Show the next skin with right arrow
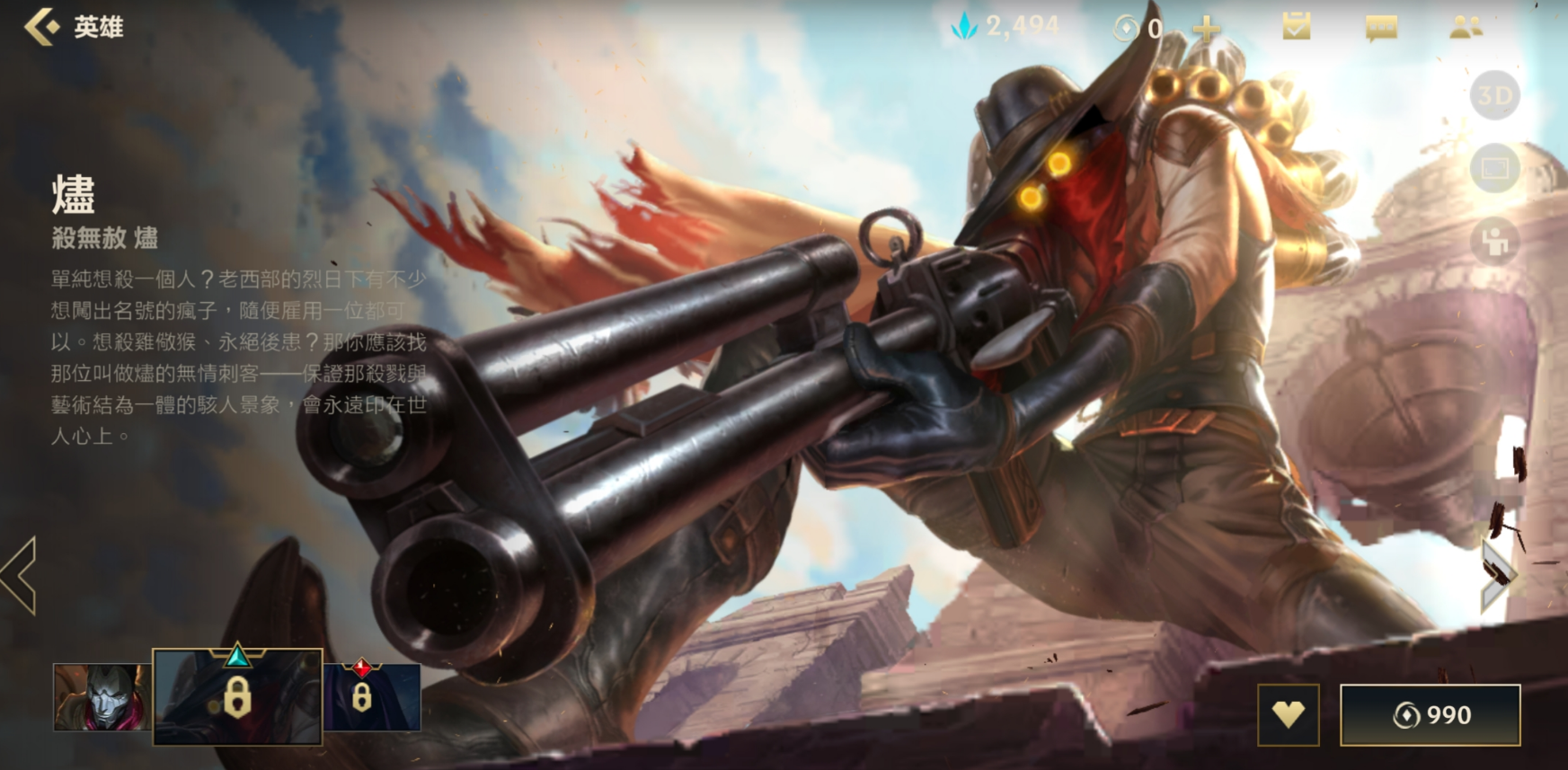Screen dimensions: 1568x770 point(1498,576)
